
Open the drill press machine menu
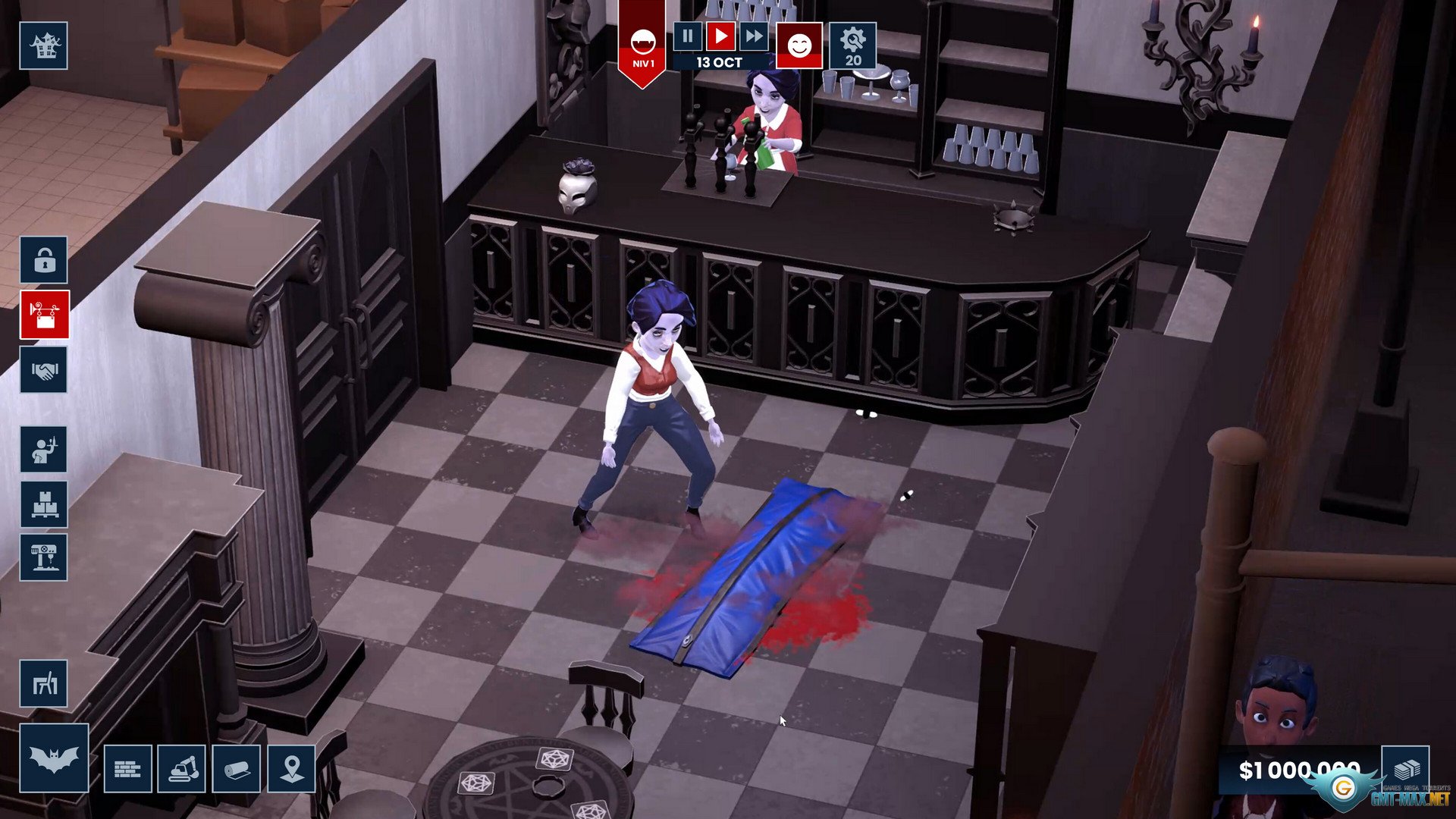pos(44,558)
